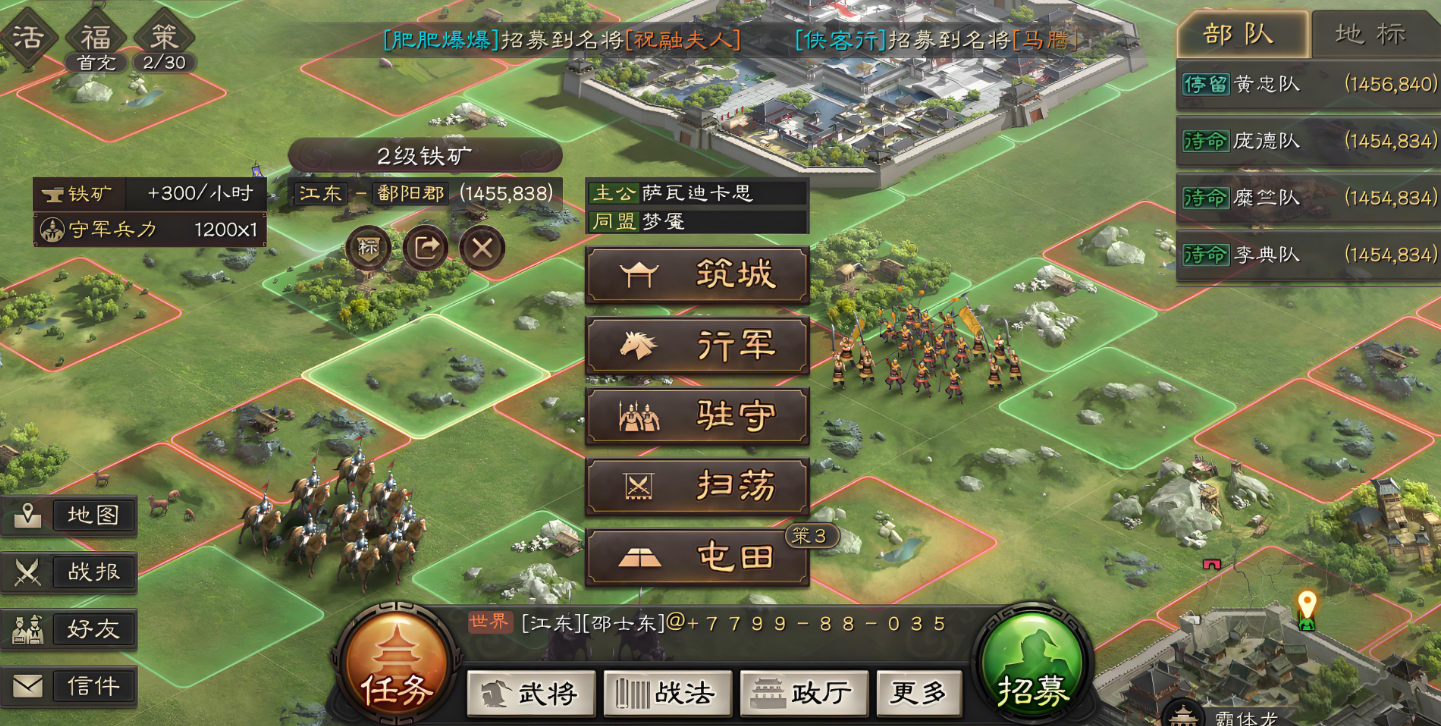View 战报 battle reports

point(70,572)
